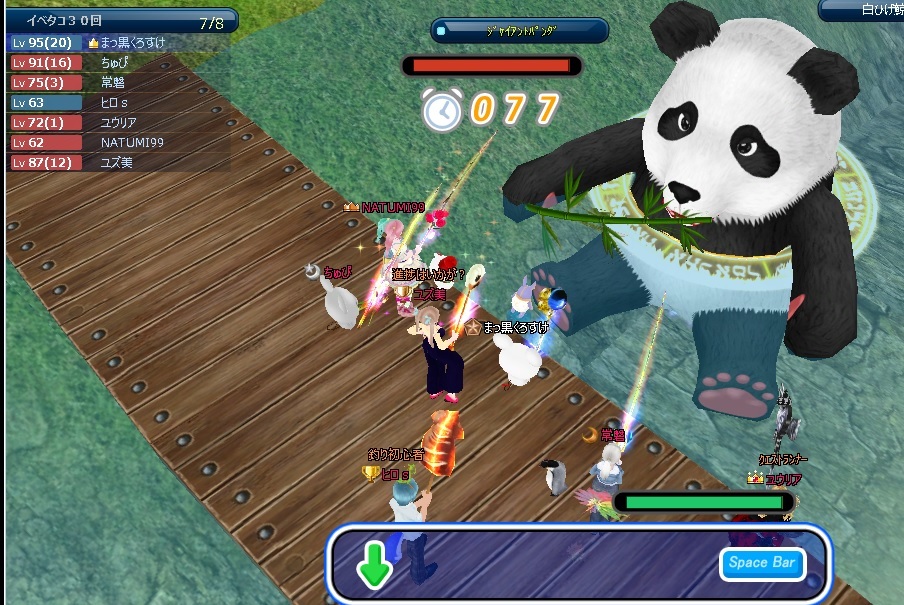Choose ちゅぴ in the party list
904x605 pixels.
tap(120, 63)
